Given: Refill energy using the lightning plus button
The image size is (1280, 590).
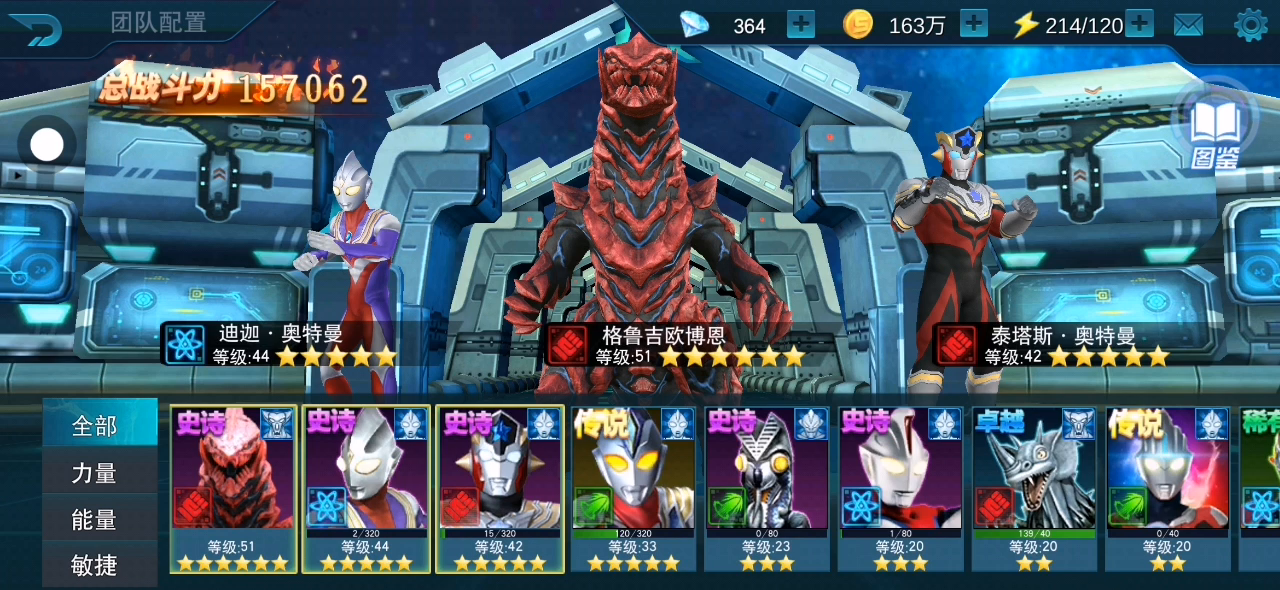Looking at the screenshot, I should click(1139, 24).
